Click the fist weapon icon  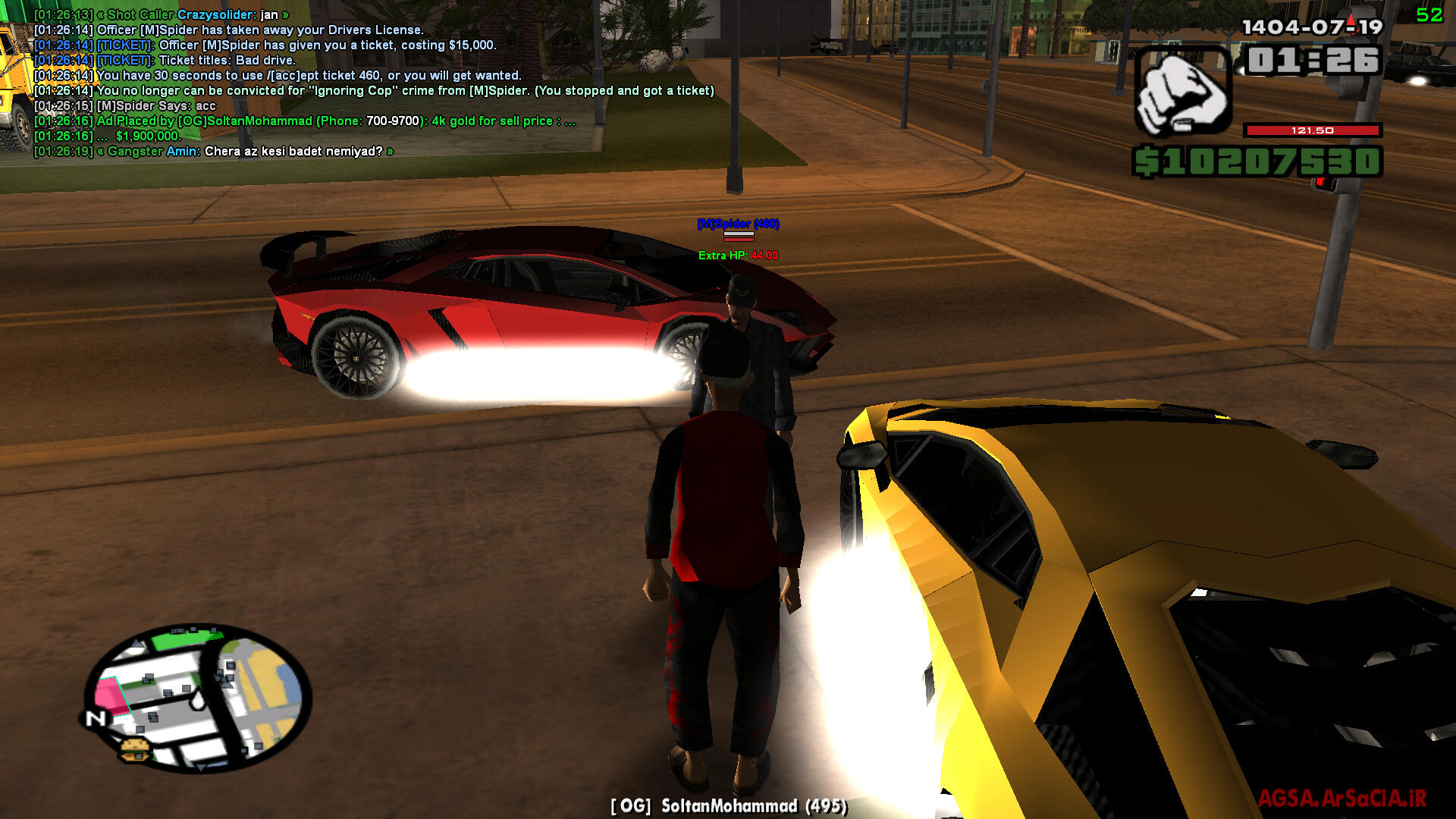(x=1181, y=93)
